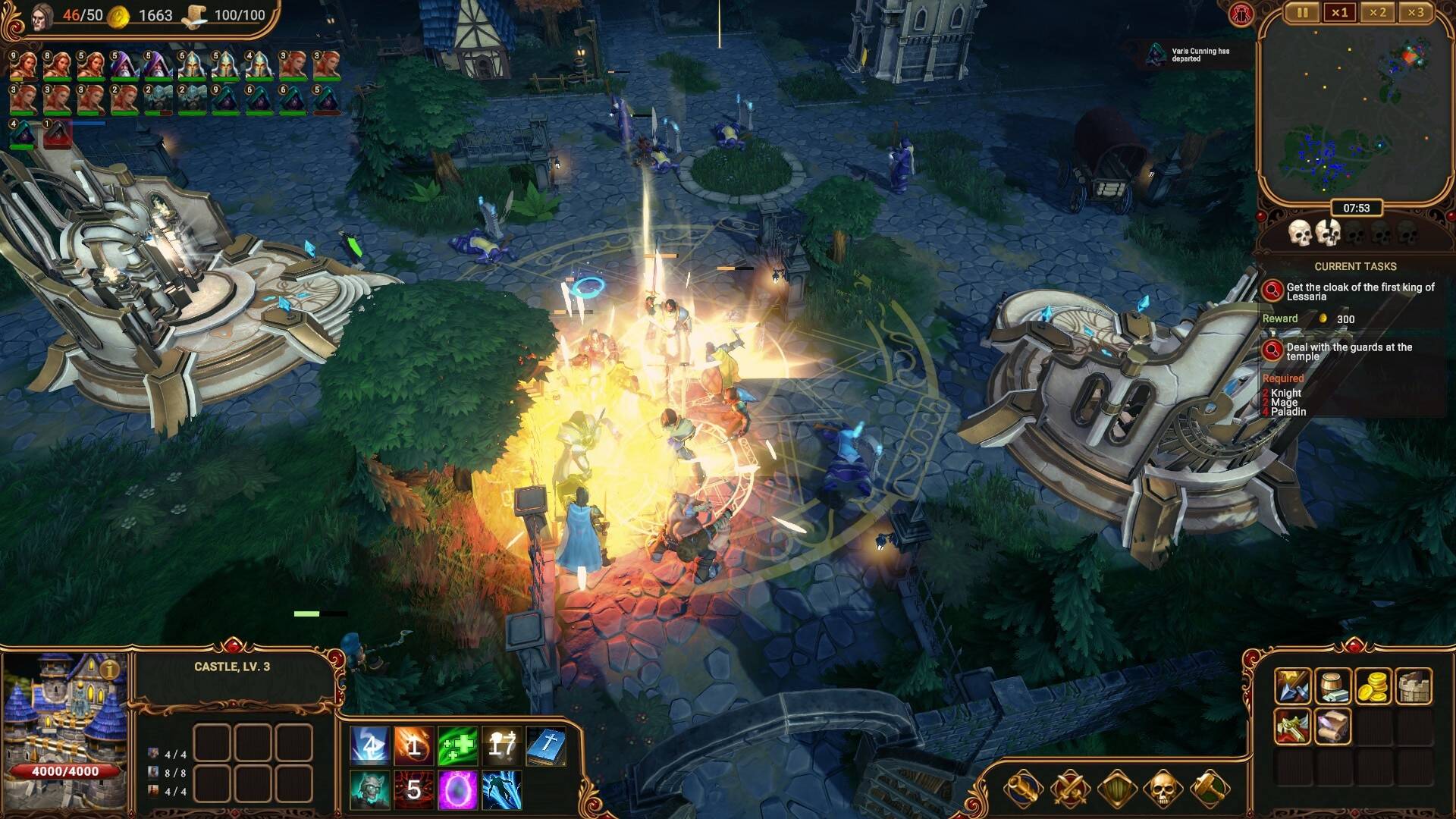The width and height of the screenshot is (1456, 819).
Task: Open the scroll and crystal build option
Action: [1332, 726]
